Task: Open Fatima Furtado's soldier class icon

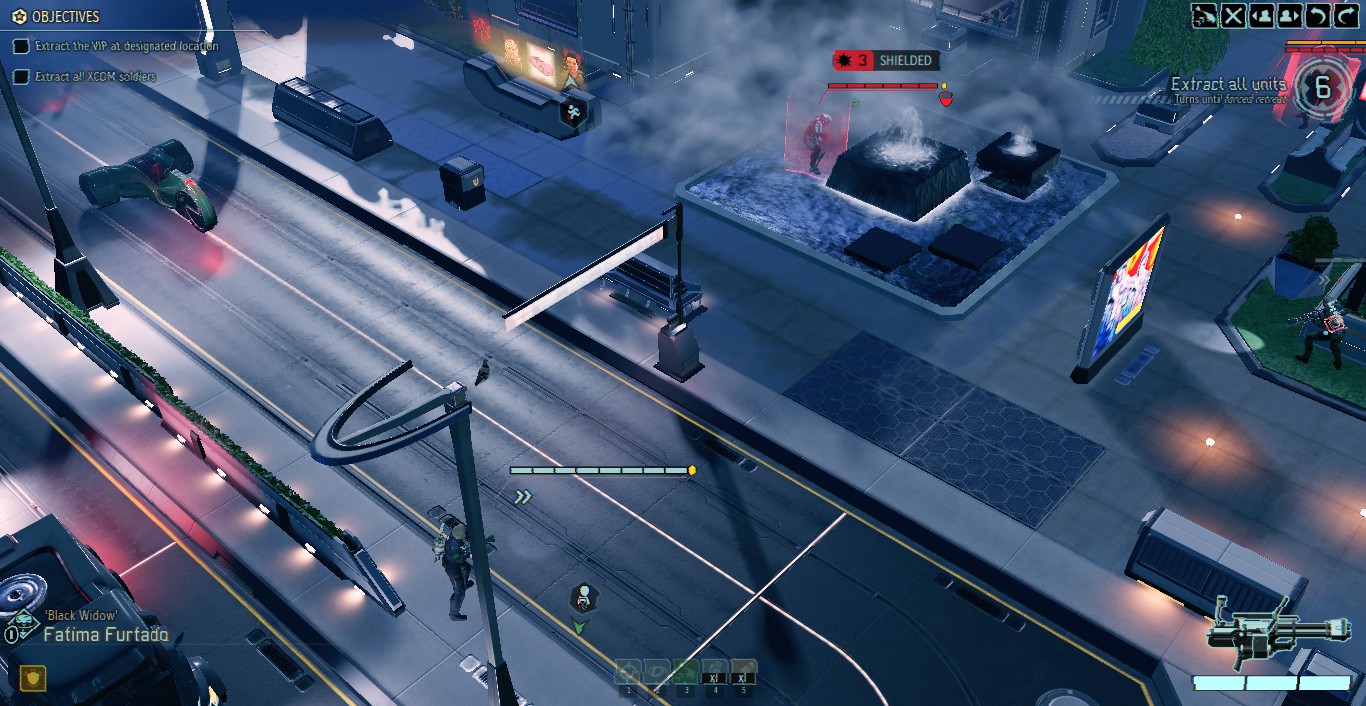Action: (20, 627)
